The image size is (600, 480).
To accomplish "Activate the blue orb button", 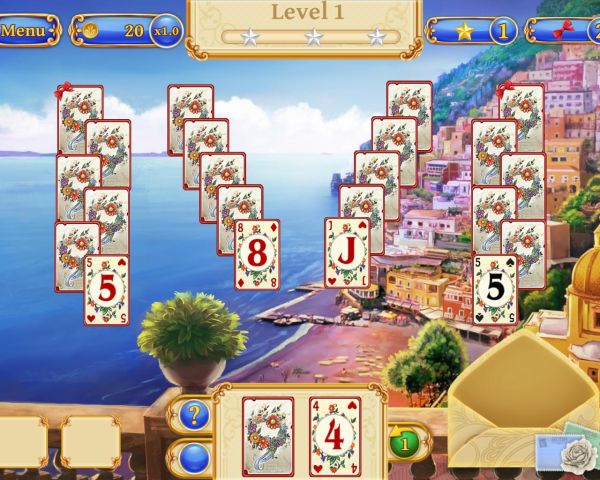I will tap(195, 456).
